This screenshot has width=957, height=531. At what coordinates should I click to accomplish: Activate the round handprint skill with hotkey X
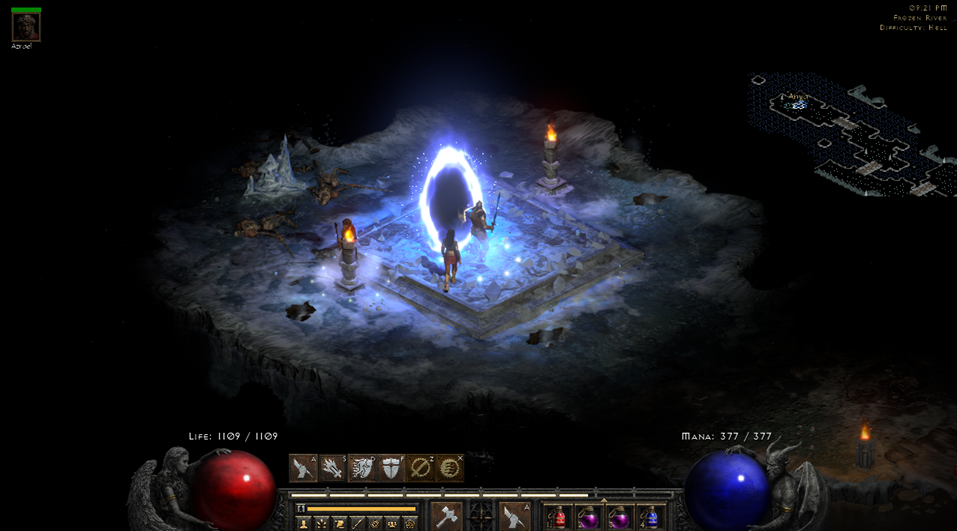[450, 468]
